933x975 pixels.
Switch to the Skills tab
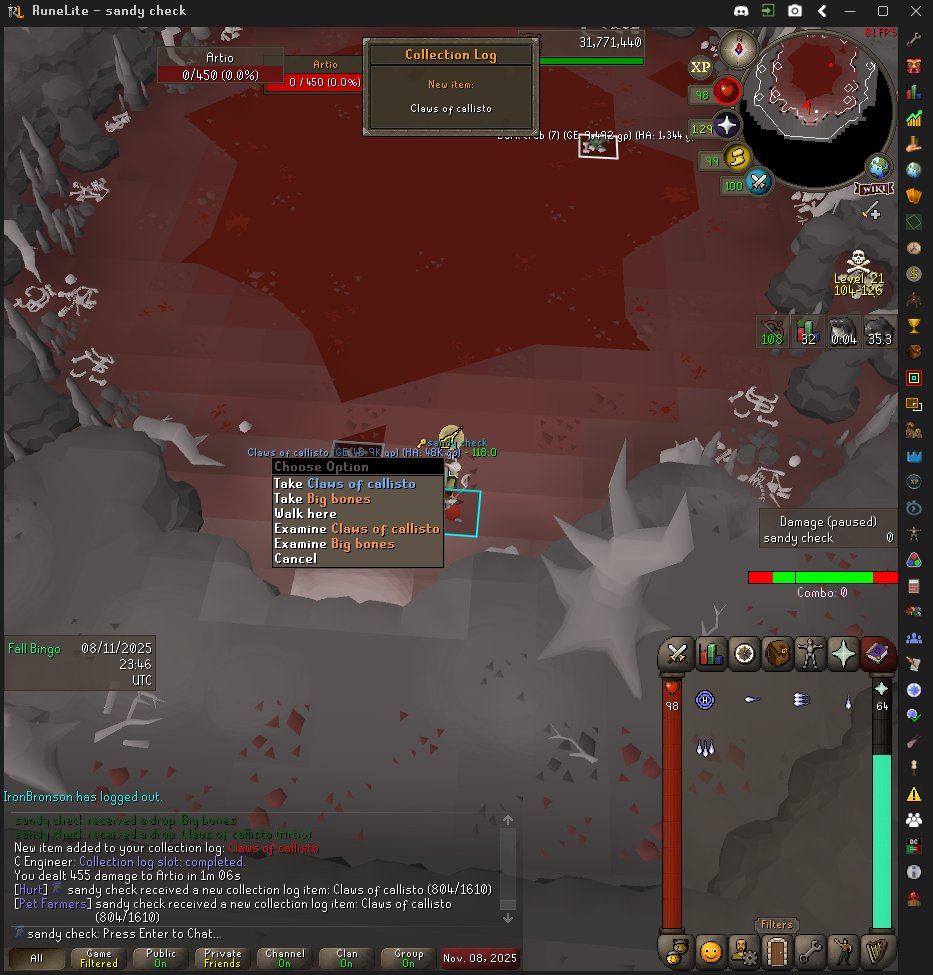710,654
